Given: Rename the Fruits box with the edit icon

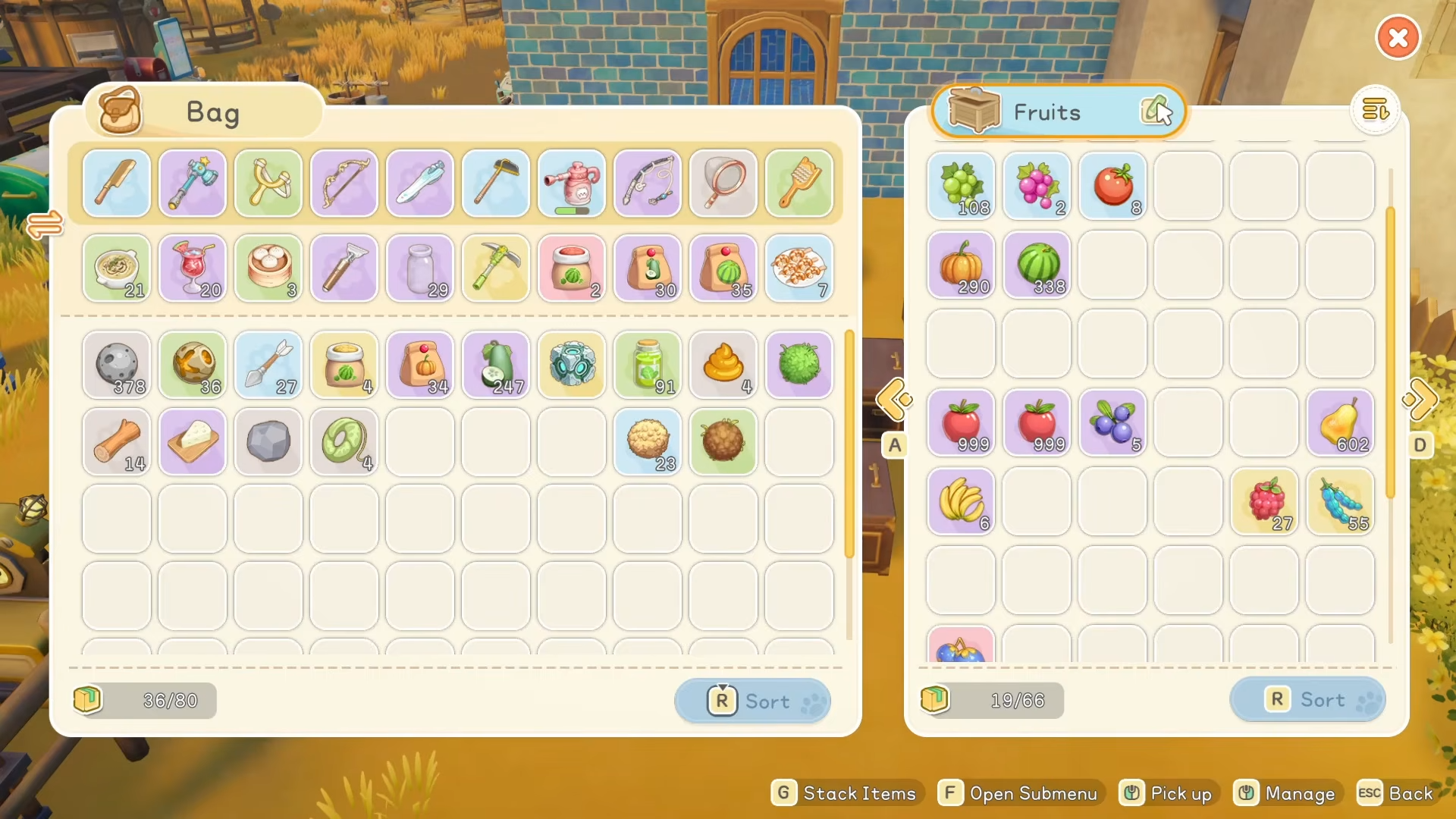Looking at the screenshot, I should (x=1156, y=111).
